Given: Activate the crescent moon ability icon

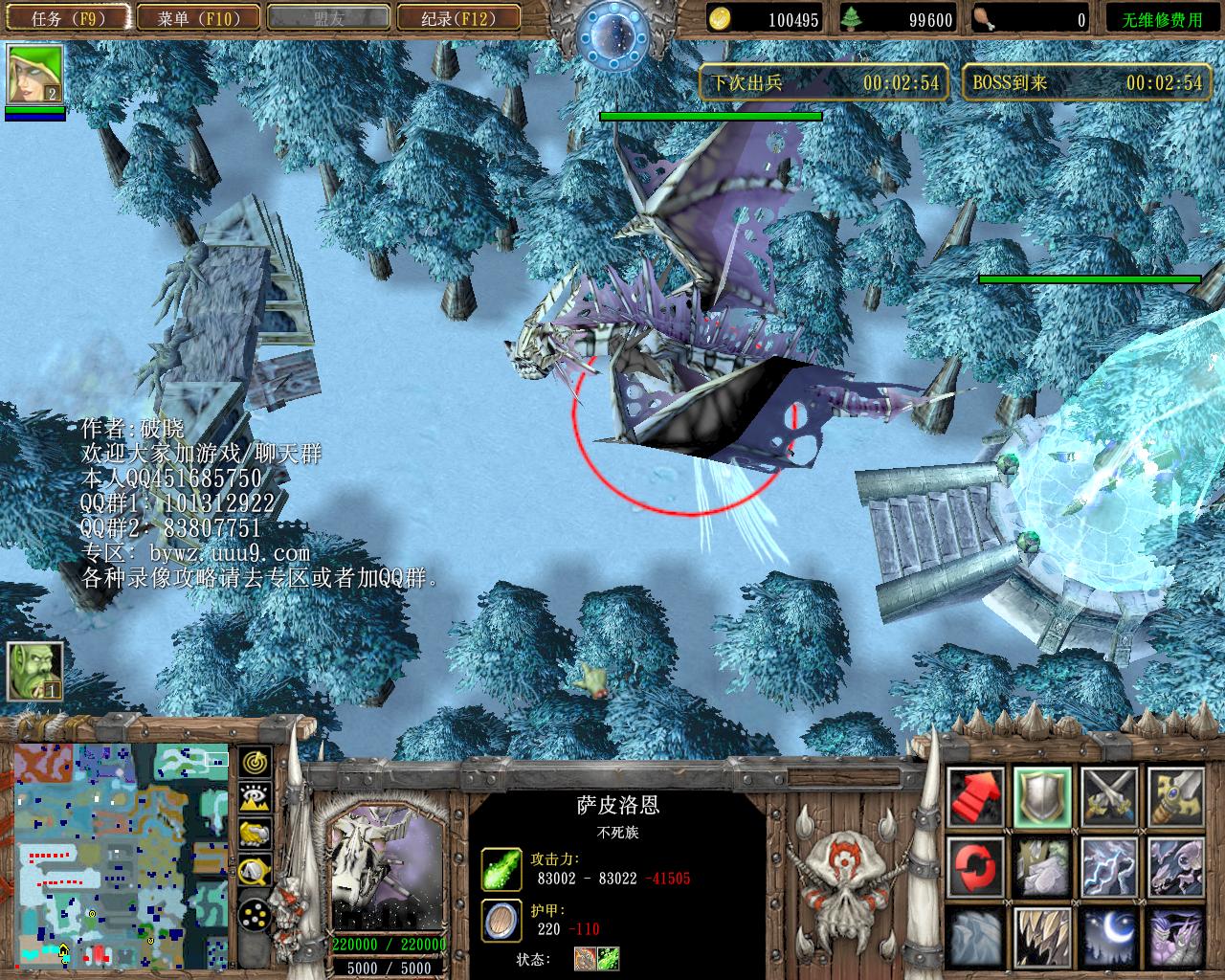Looking at the screenshot, I should coord(1109,936).
